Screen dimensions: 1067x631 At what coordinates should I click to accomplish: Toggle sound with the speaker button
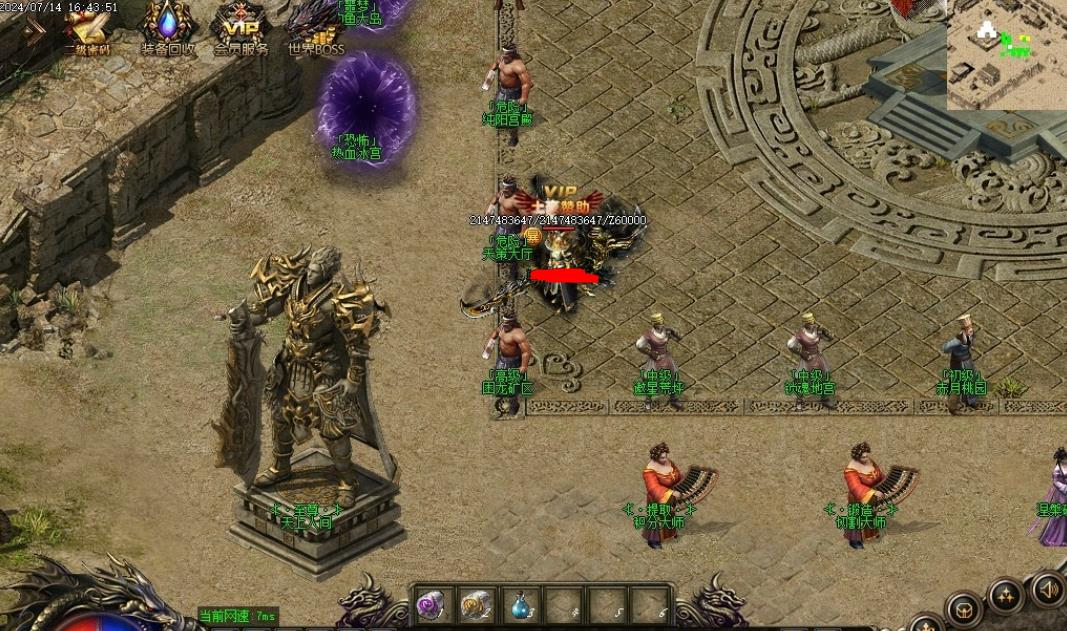1048,589
